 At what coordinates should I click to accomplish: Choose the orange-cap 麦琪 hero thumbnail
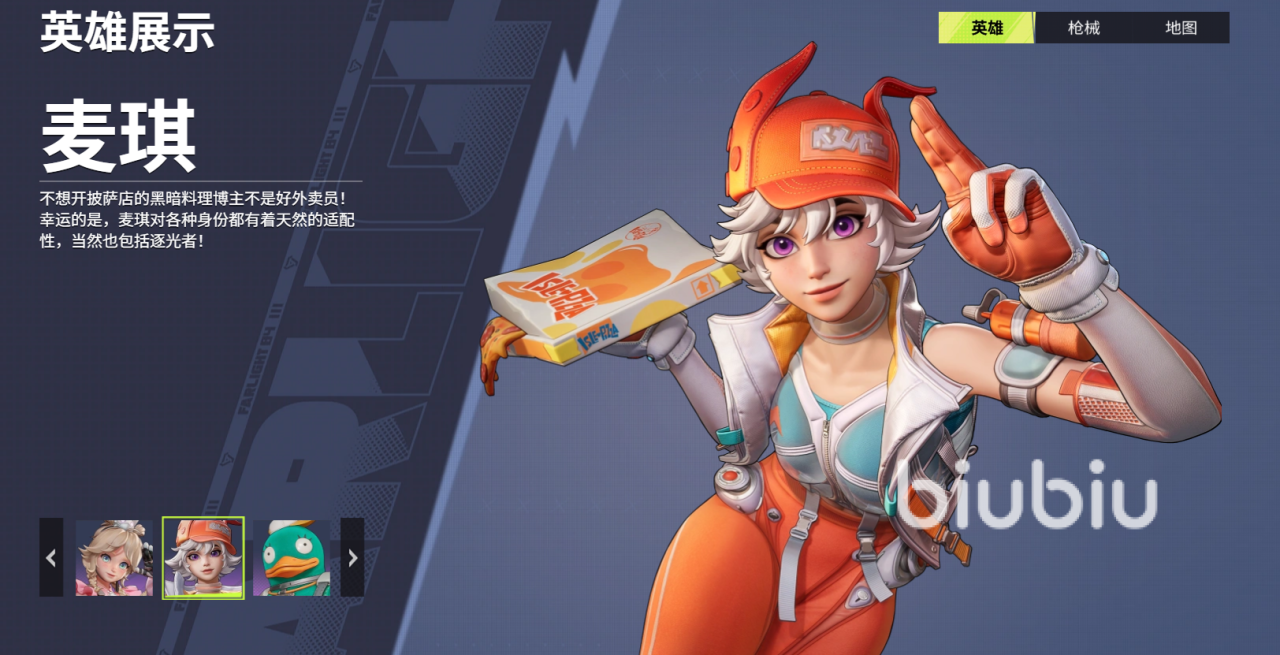pyautogui.click(x=203, y=557)
